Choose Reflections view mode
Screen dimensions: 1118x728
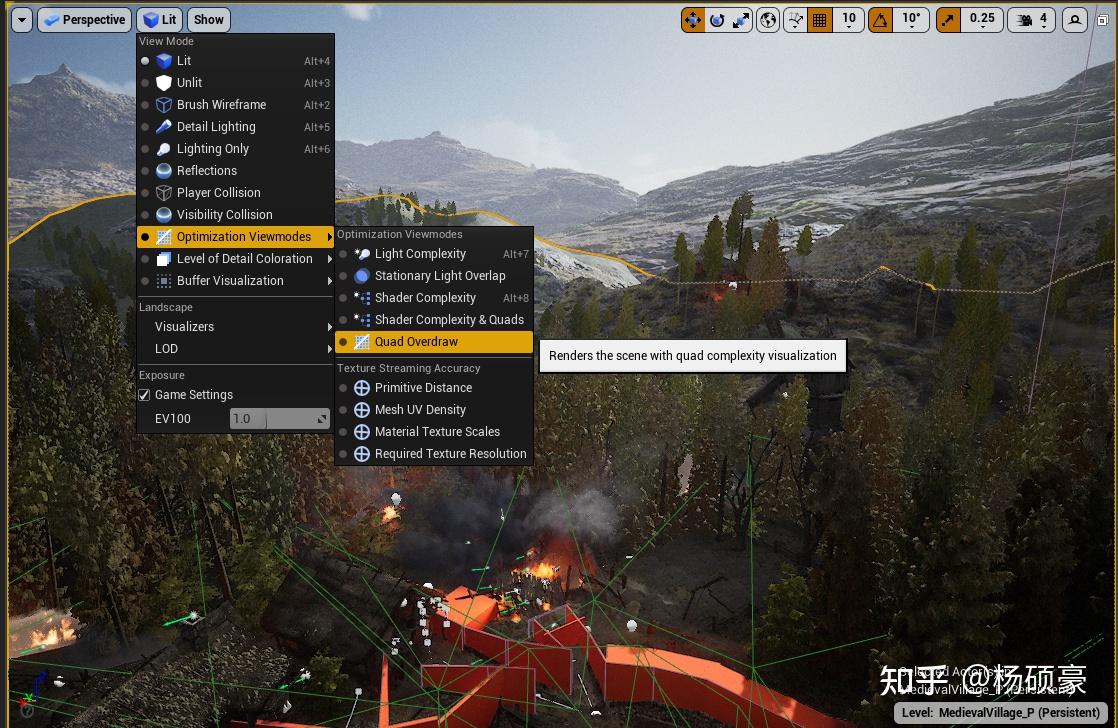pyautogui.click(x=206, y=171)
